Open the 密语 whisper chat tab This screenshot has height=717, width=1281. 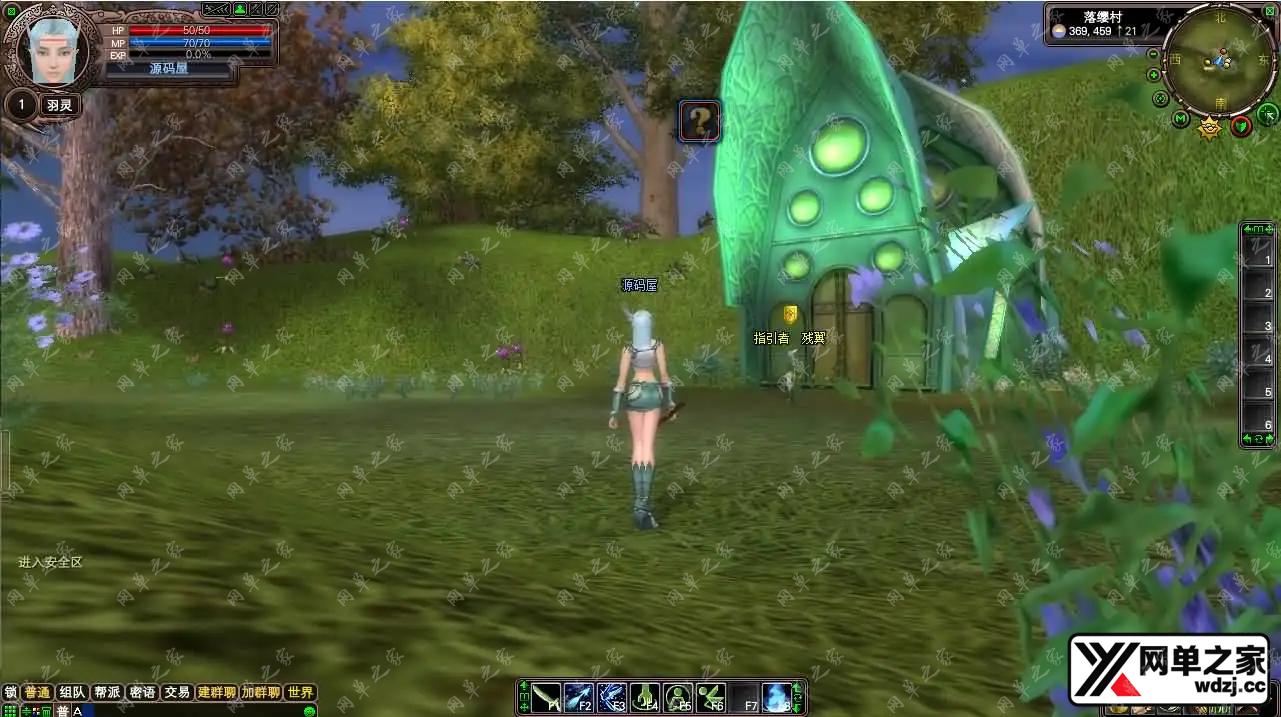click(x=142, y=692)
